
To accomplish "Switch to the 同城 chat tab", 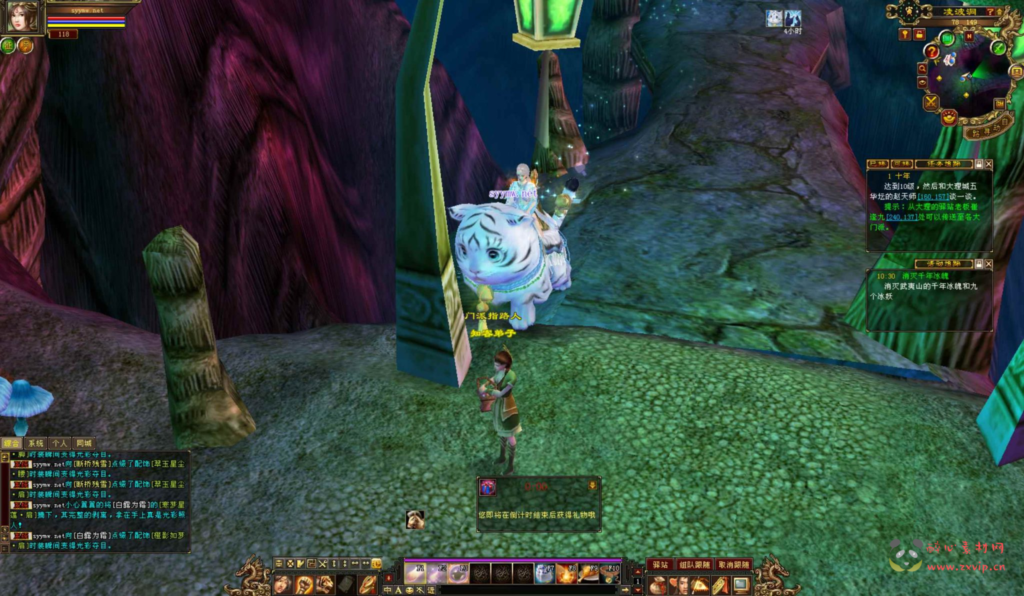I will (84, 442).
